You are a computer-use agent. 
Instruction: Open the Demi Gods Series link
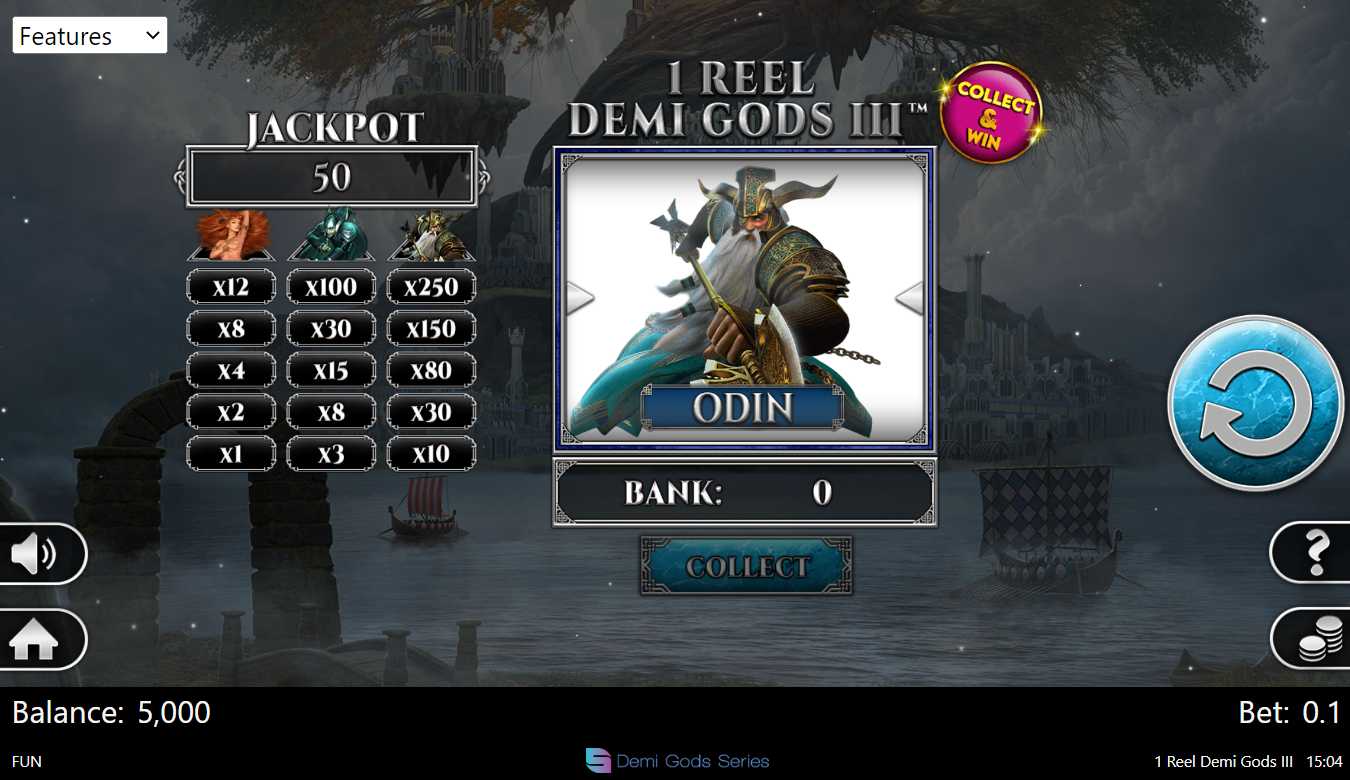[678, 761]
